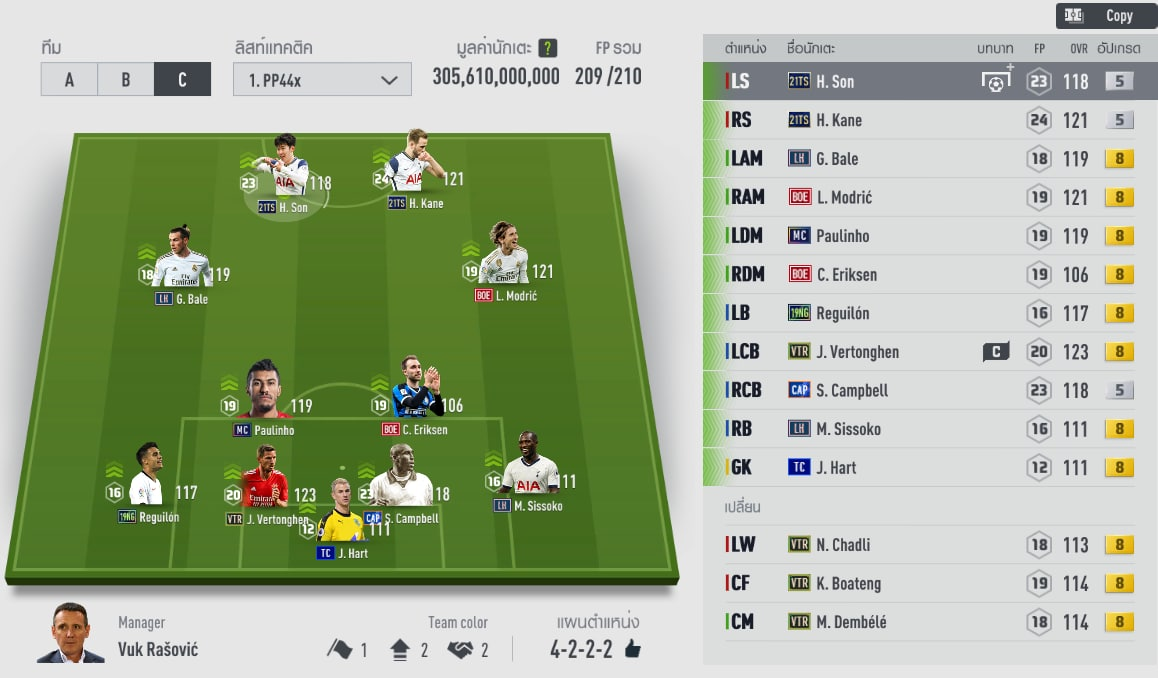This screenshot has height=678, width=1158.
Task: Select substitute N. Chadli row
Action: point(930,545)
